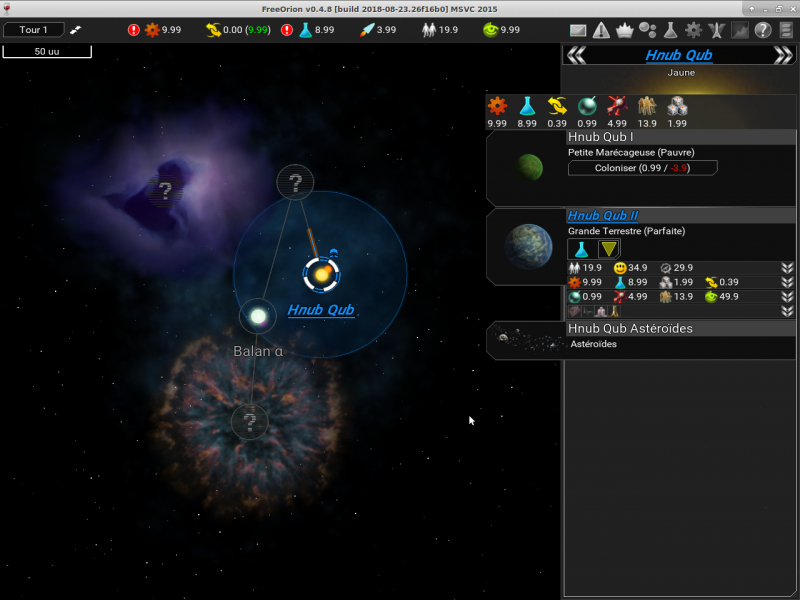Go to next system with right arrows

(783, 55)
